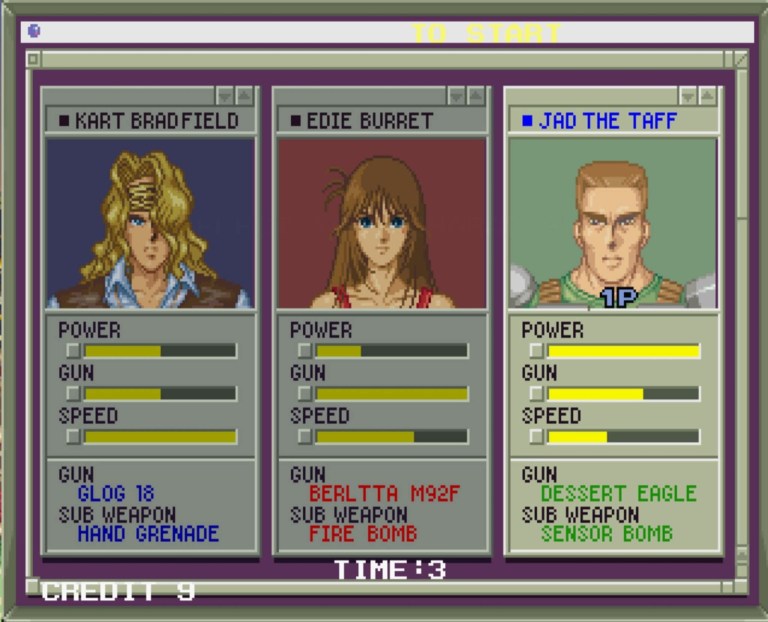The height and width of the screenshot is (622, 768).
Task: Click the purple orb in the top window bar
Action: tap(34, 31)
